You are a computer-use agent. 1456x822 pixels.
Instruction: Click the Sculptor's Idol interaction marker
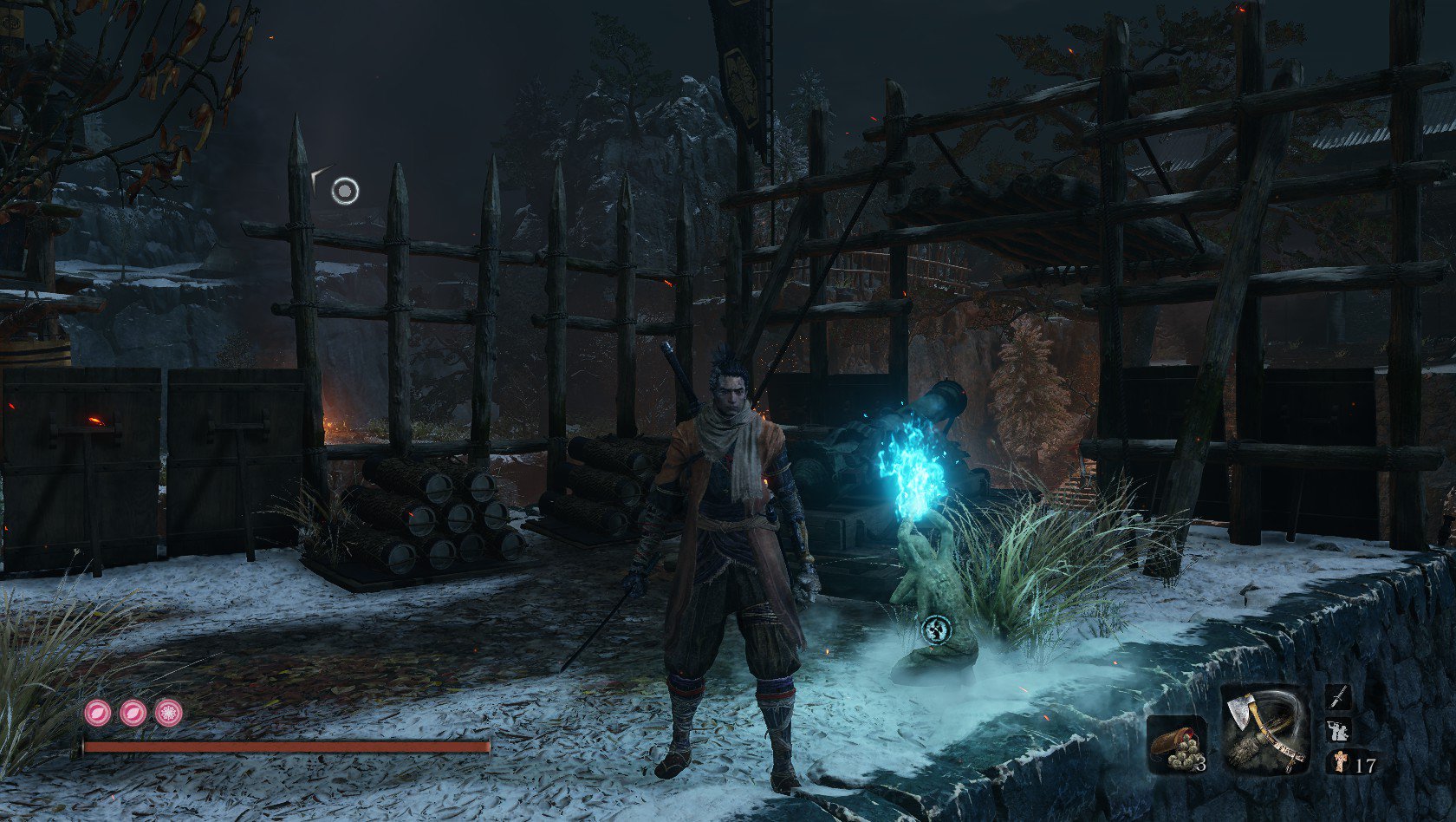937,630
